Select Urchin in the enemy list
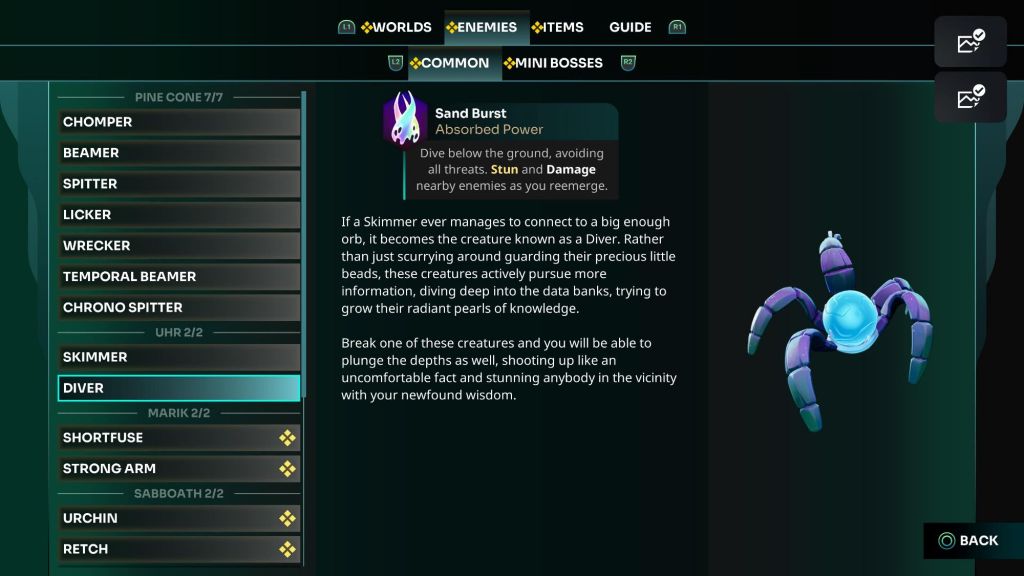The image size is (1024, 576). pyautogui.click(x=179, y=518)
